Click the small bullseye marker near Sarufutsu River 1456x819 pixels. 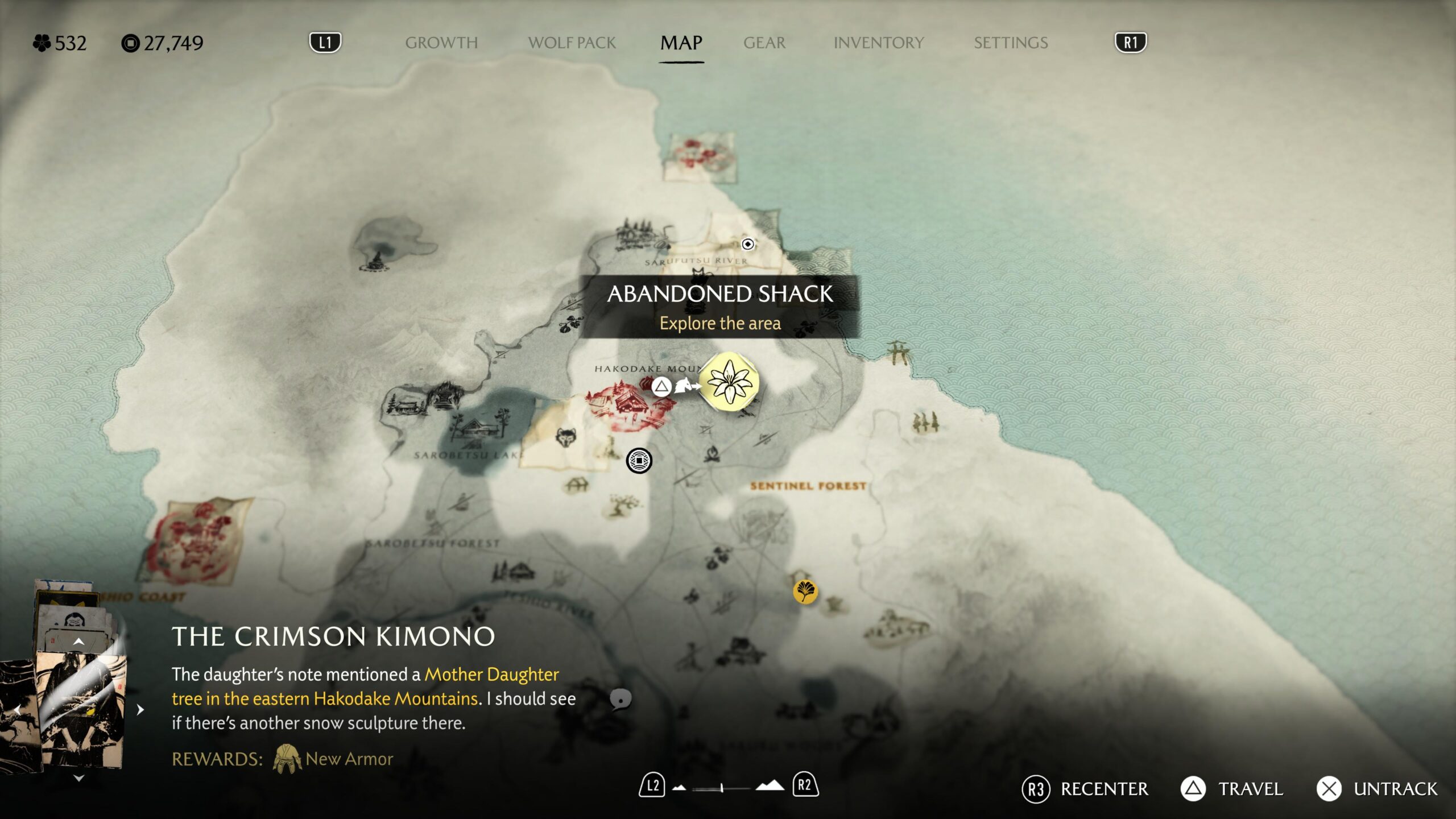click(748, 244)
